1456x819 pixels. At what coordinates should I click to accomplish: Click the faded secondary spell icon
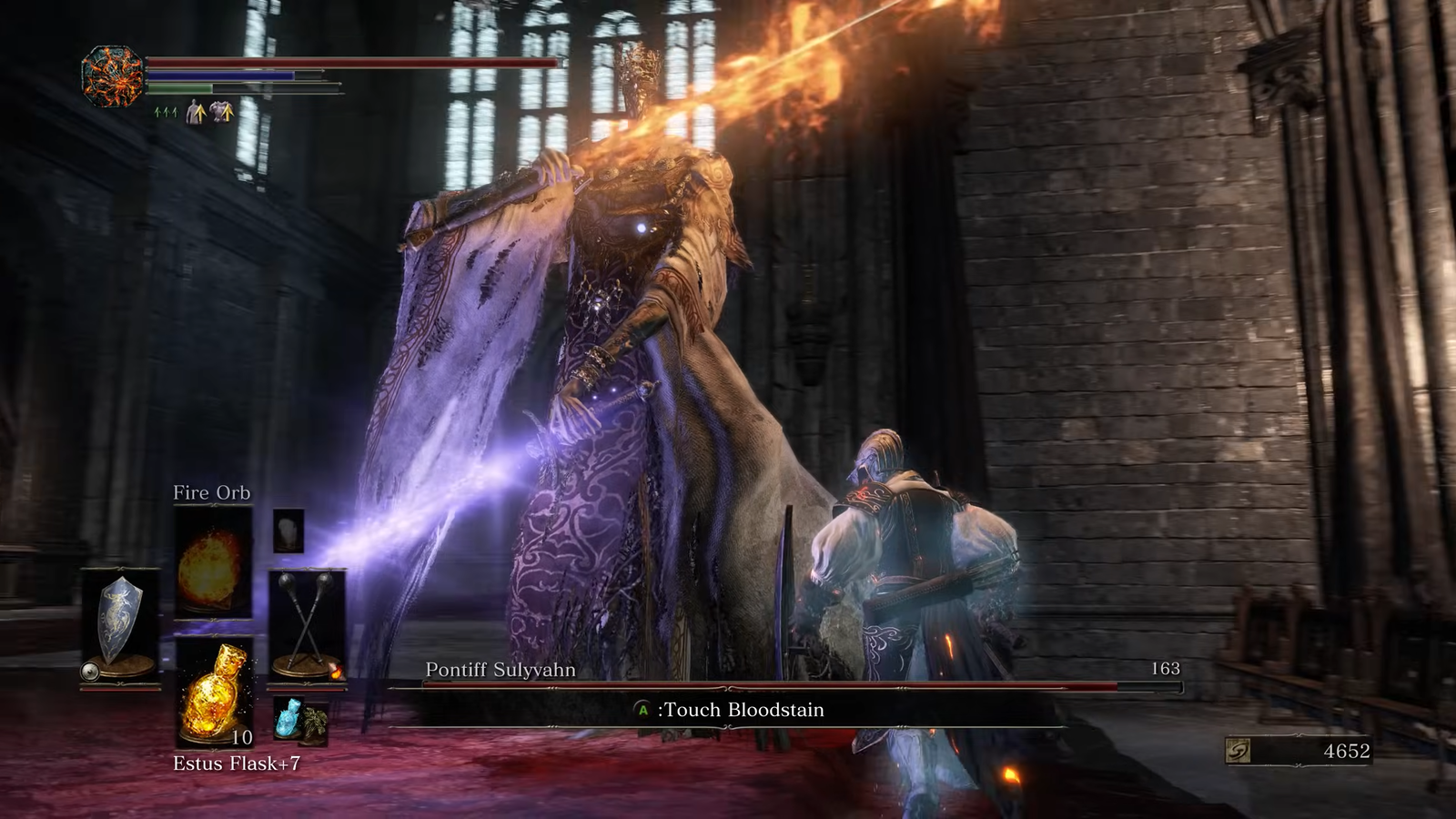point(288,530)
